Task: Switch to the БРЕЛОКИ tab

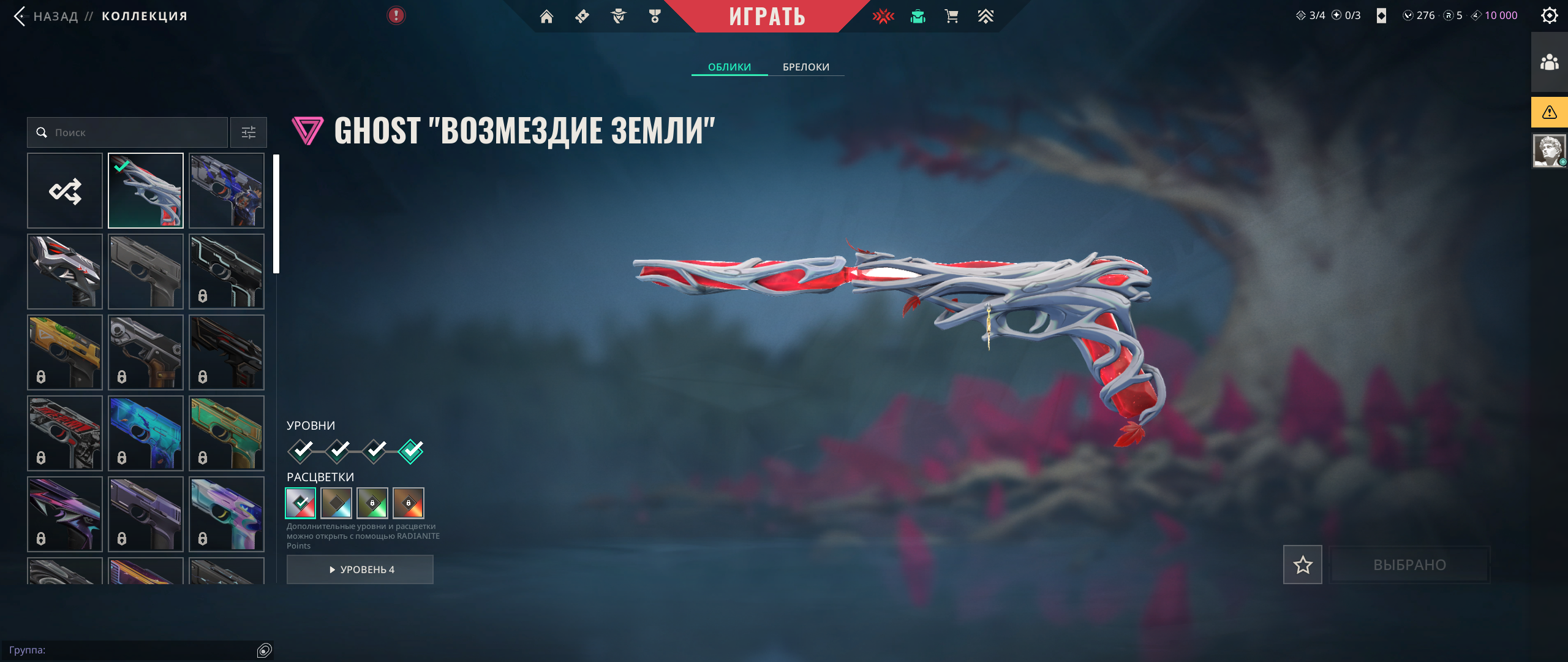Action: [x=805, y=67]
